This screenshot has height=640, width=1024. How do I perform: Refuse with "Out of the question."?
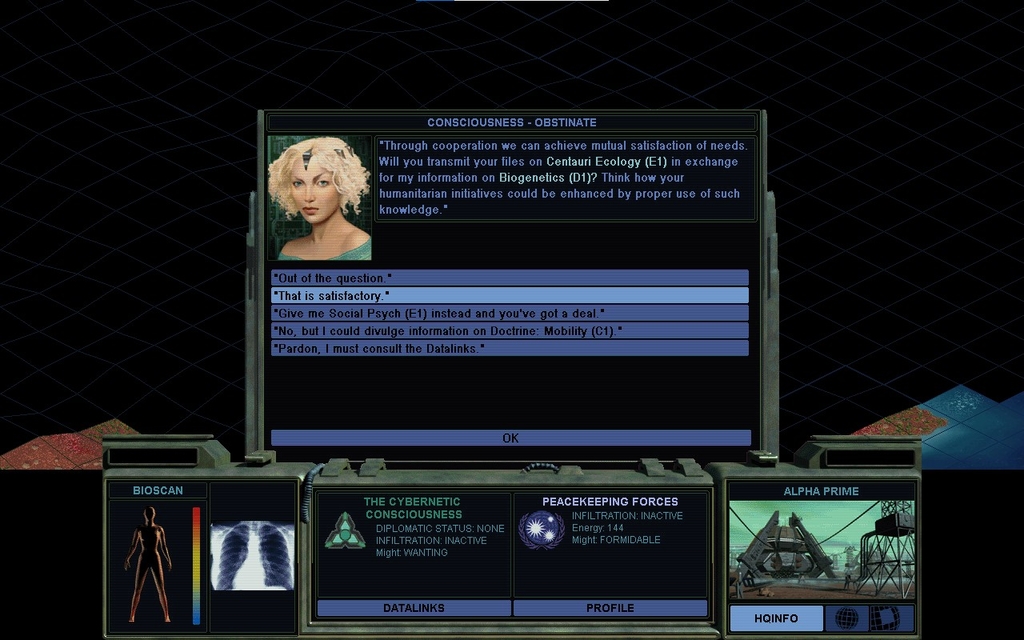click(509, 277)
